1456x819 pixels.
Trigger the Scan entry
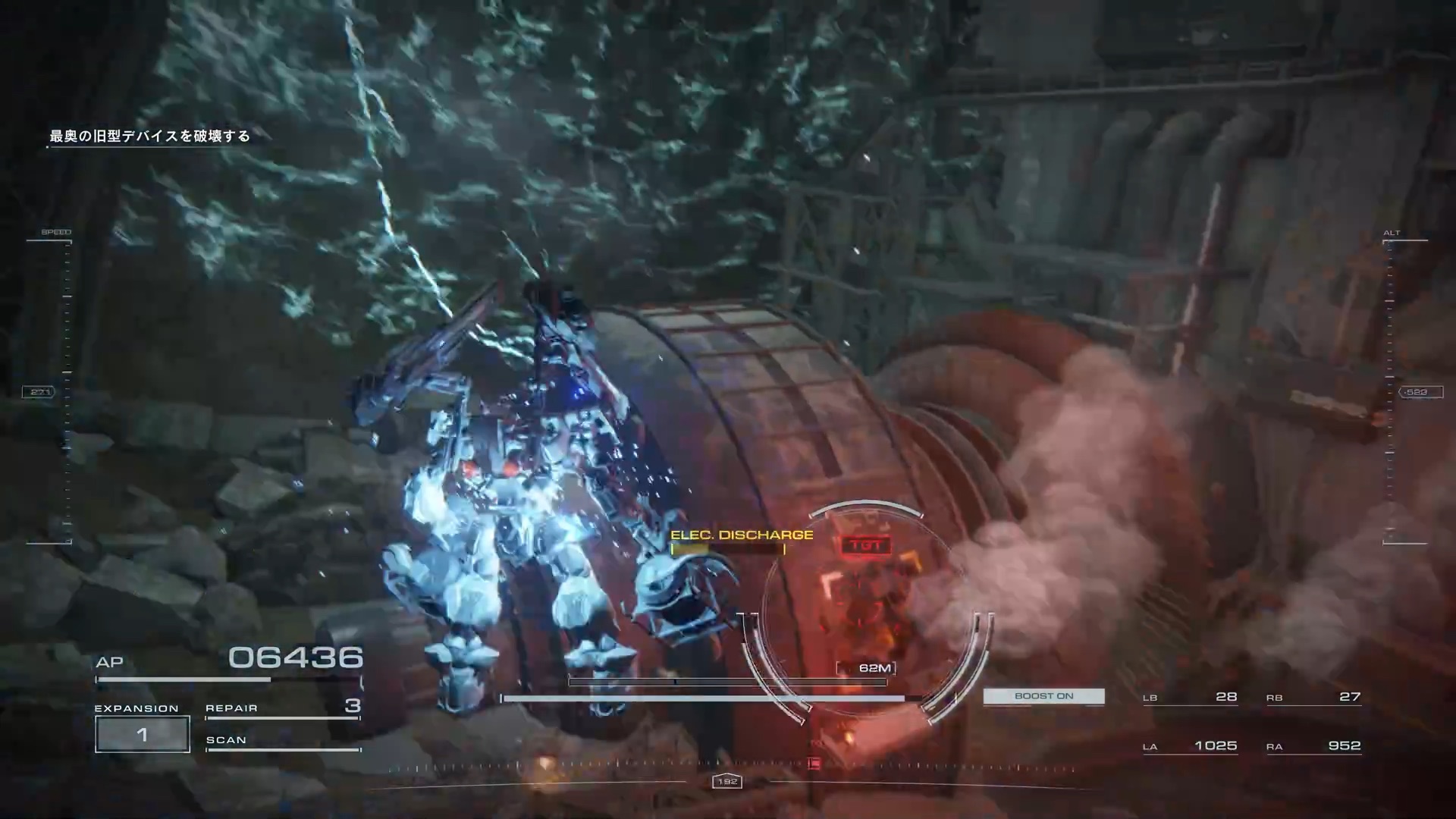(x=282, y=741)
